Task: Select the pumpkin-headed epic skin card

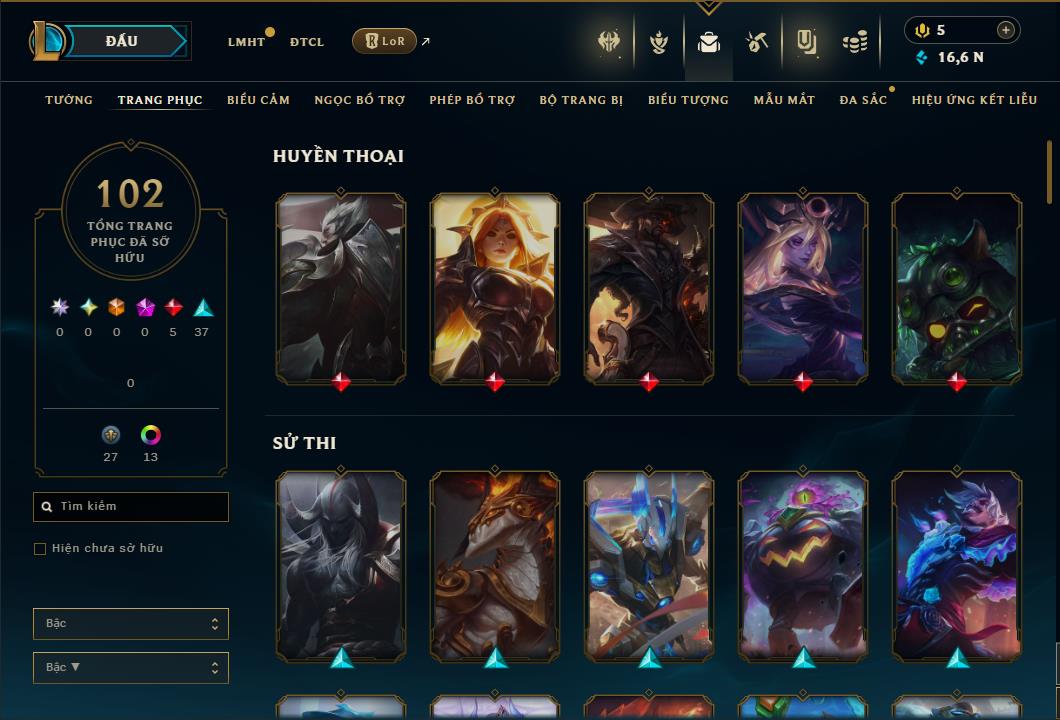Action: tap(803, 565)
